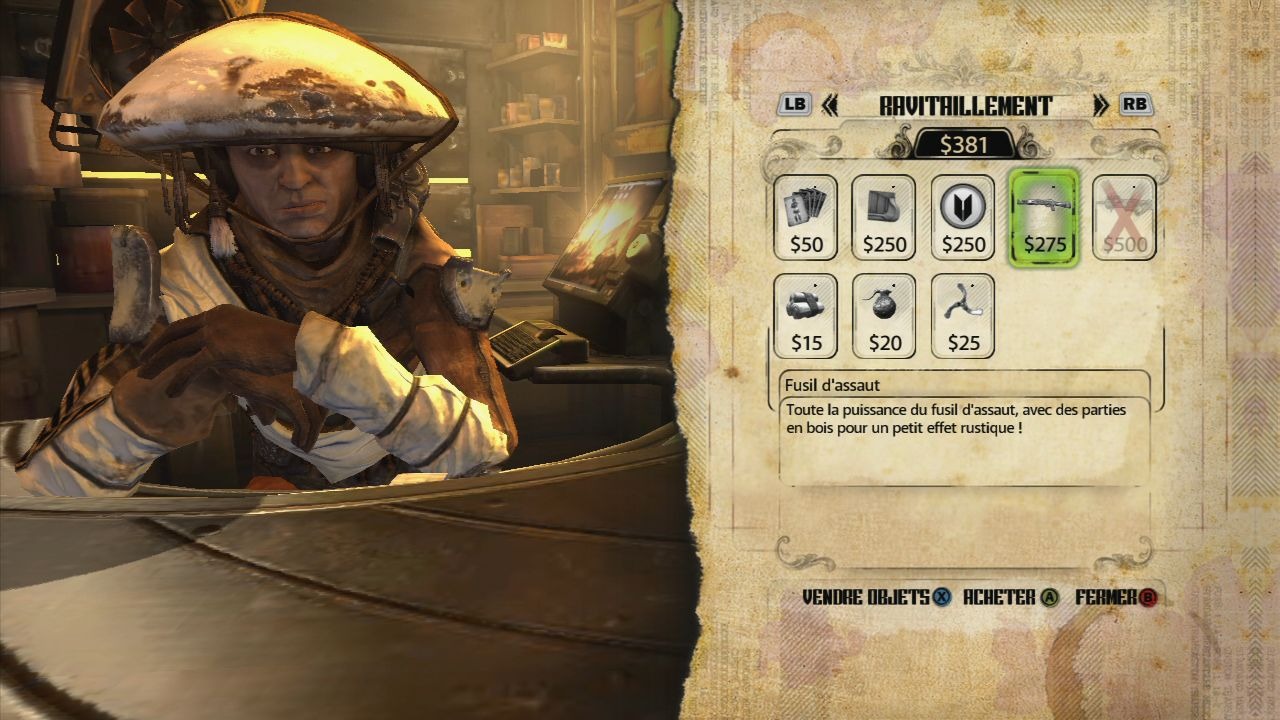
Task: Pick the $275 assault rifle slot
Action: click(1045, 217)
